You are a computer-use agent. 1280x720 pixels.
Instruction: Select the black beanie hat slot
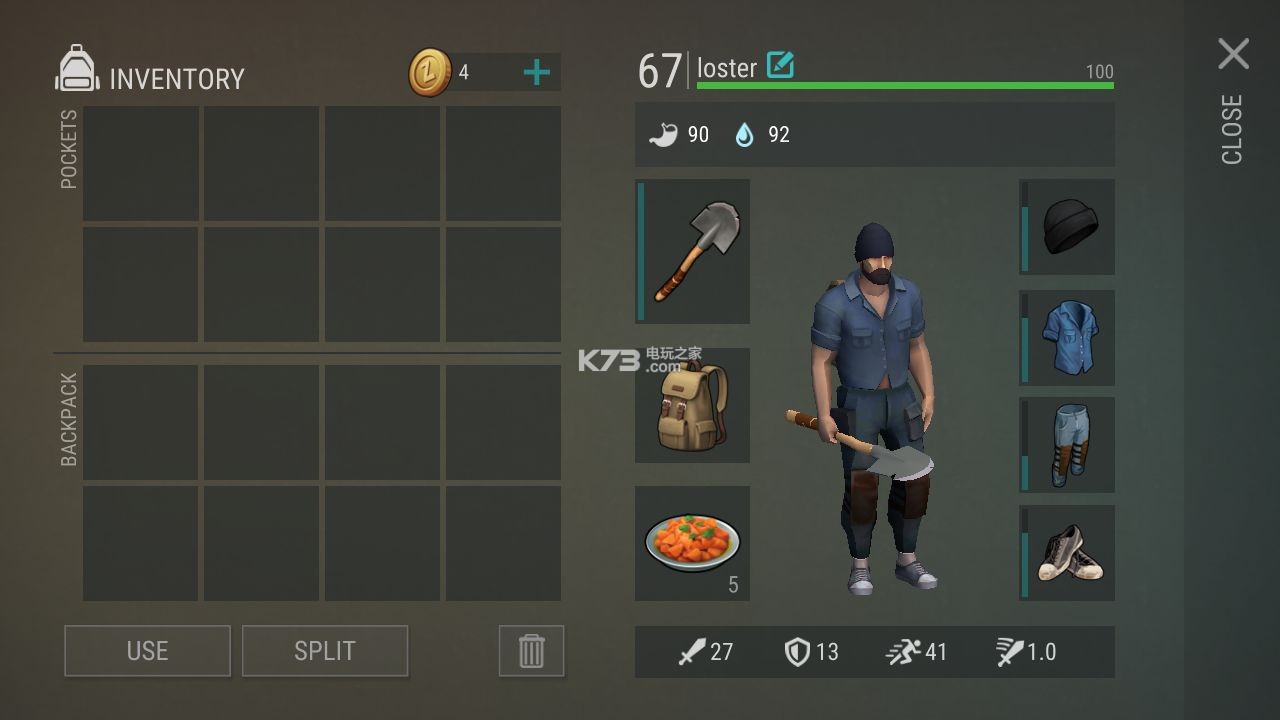click(1067, 227)
